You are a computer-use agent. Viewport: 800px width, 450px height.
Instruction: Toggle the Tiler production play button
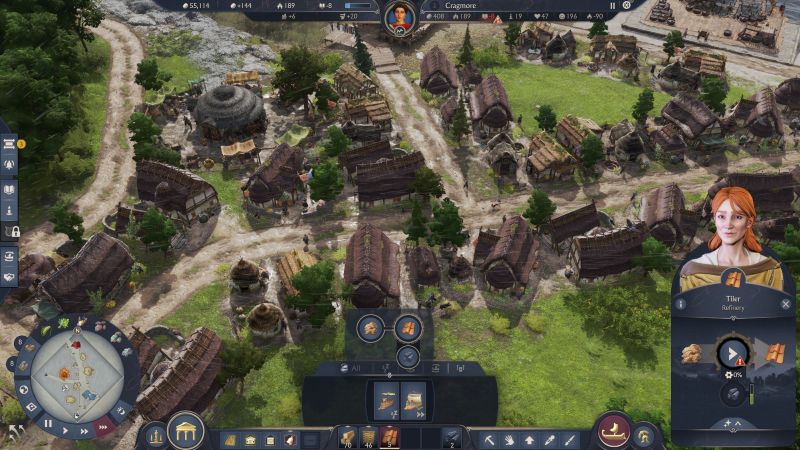[x=733, y=353]
